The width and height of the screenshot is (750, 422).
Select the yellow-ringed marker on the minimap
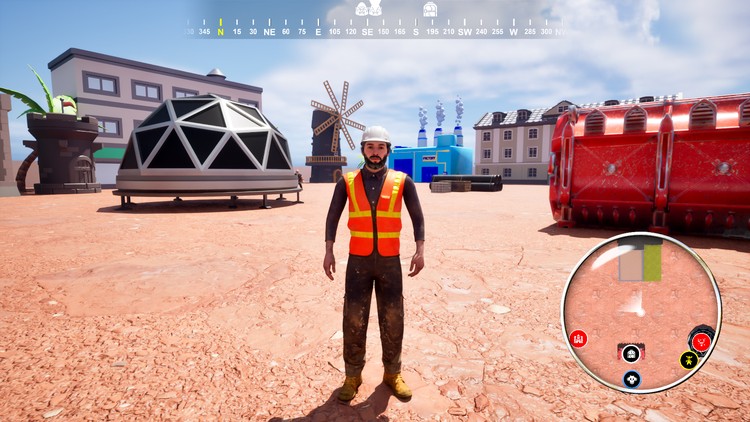(x=689, y=360)
